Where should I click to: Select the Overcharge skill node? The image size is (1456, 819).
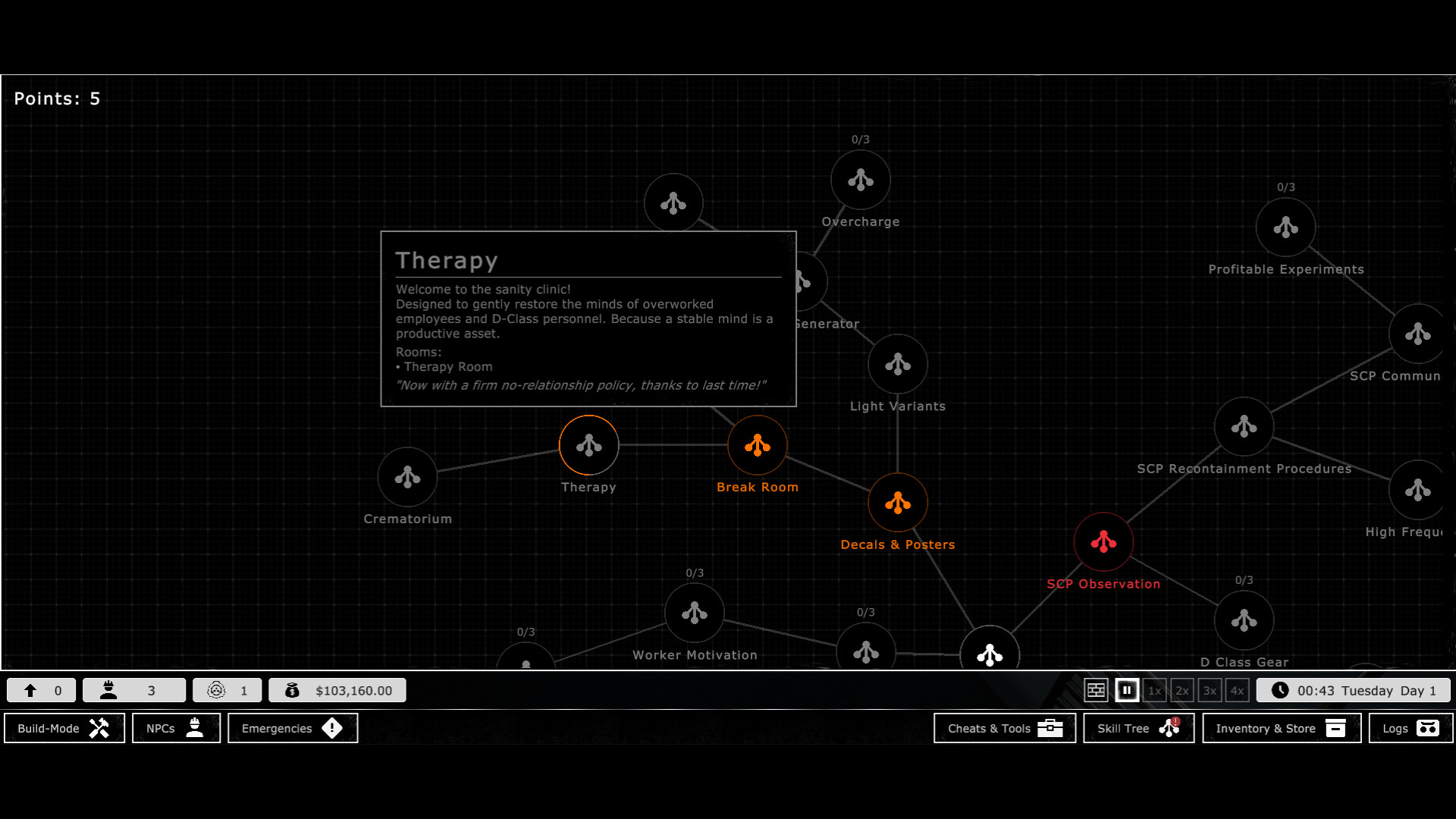click(859, 180)
